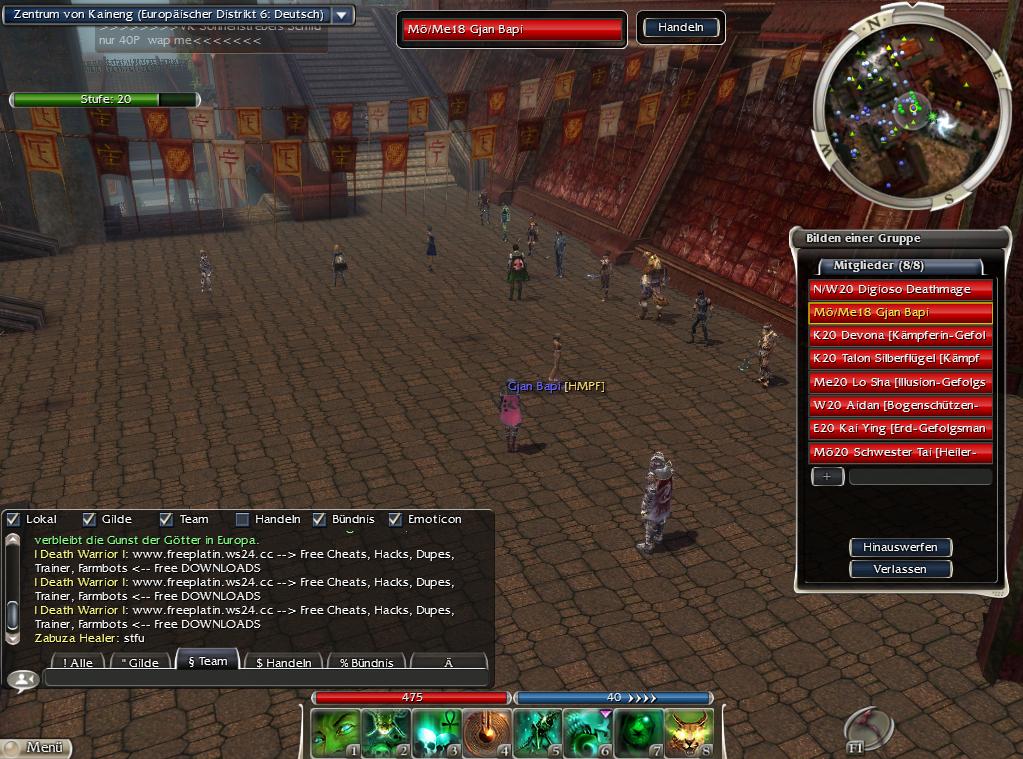Toggle the Emoticon chat checkbox
Screen dimensions: 1023x759
[x=395, y=519]
